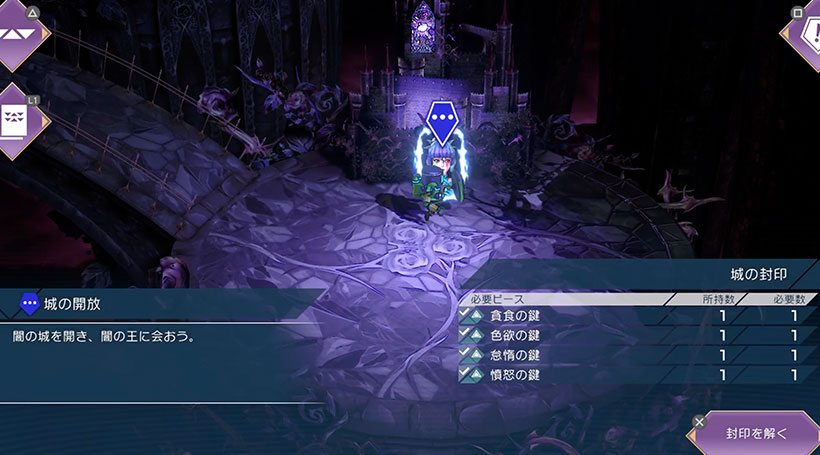Click the 封印を解く unseal button
Viewport: 820px width, 455px height.
[x=756, y=433]
